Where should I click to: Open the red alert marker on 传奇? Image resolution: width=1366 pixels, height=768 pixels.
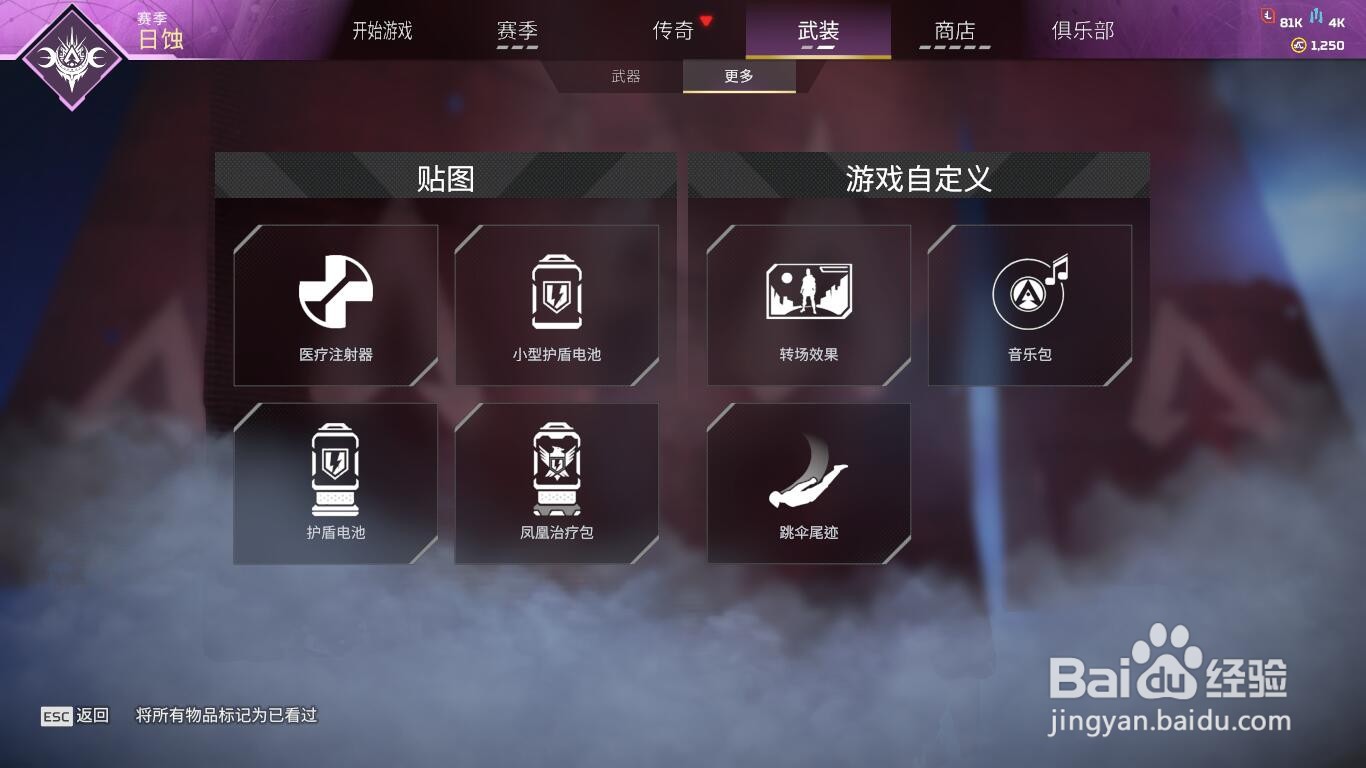click(x=706, y=22)
